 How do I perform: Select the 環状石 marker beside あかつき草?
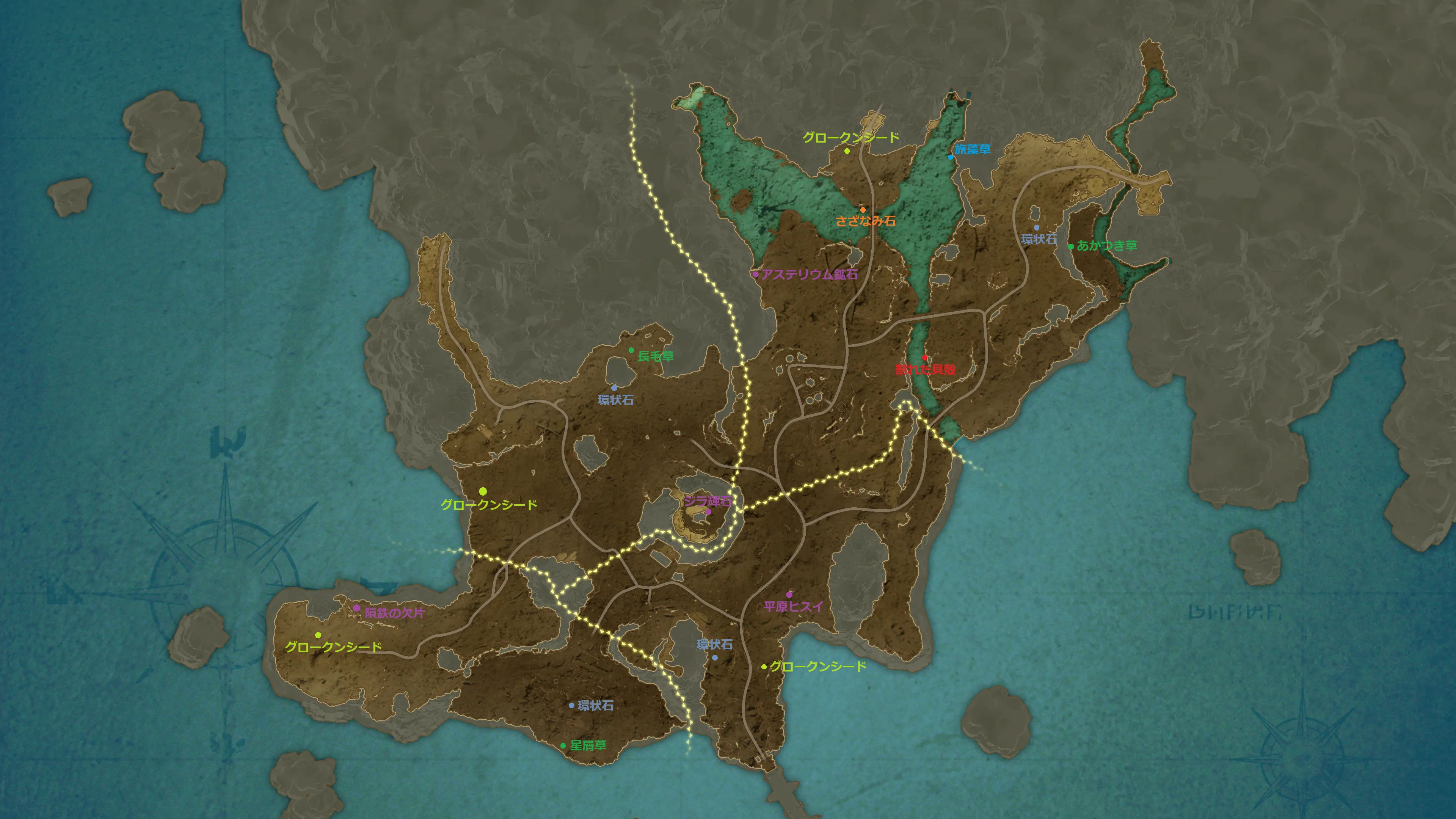1036,228
